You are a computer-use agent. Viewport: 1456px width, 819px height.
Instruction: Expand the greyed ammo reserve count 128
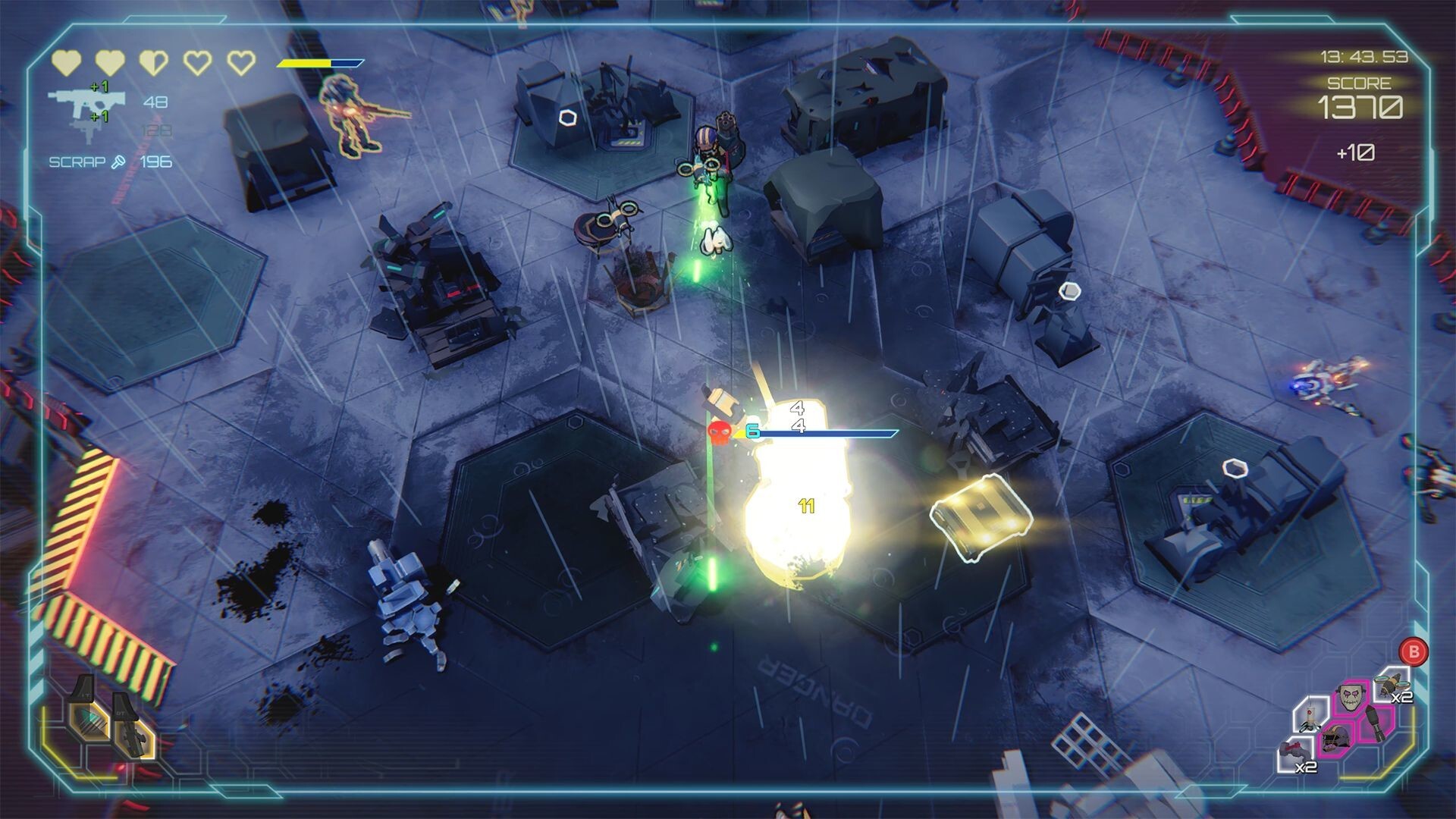(156, 130)
